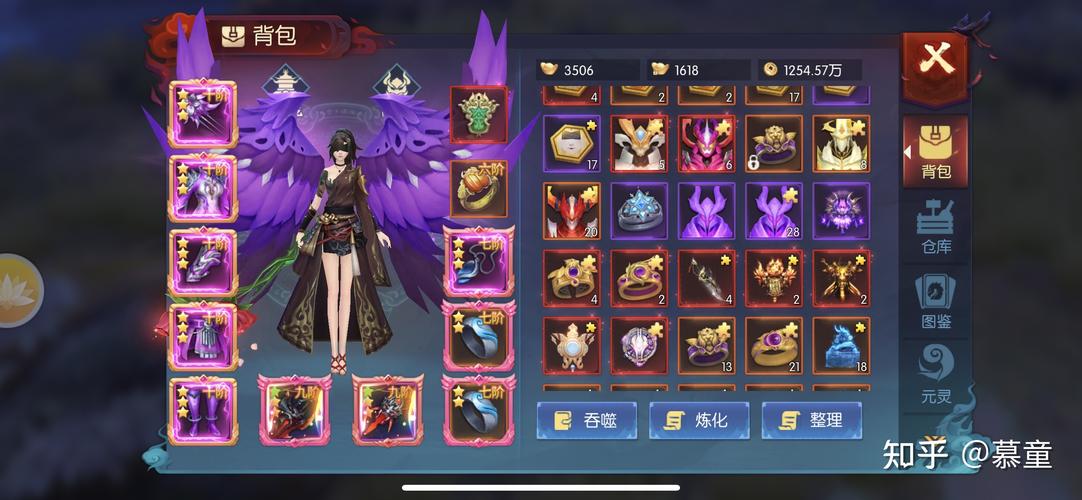Inspect the equipped green jade mask amulet
1082x500 pixels.
point(479,114)
